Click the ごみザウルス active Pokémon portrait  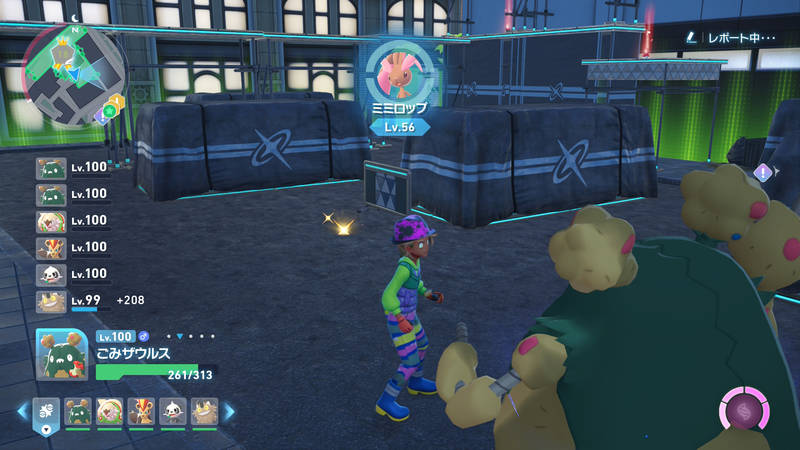click(x=63, y=354)
